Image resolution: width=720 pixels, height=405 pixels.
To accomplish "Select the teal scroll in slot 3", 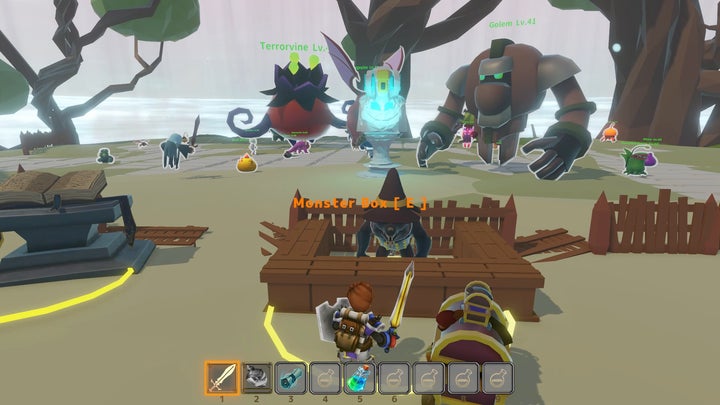I will pyautogui.click(x=291, y=377).
